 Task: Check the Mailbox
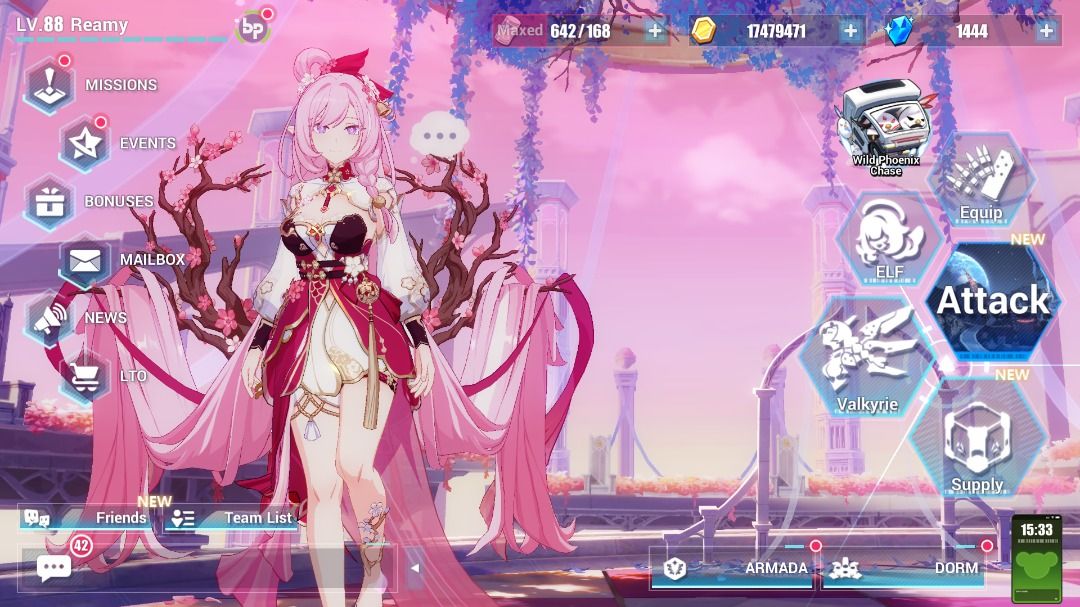click(85, 260)
